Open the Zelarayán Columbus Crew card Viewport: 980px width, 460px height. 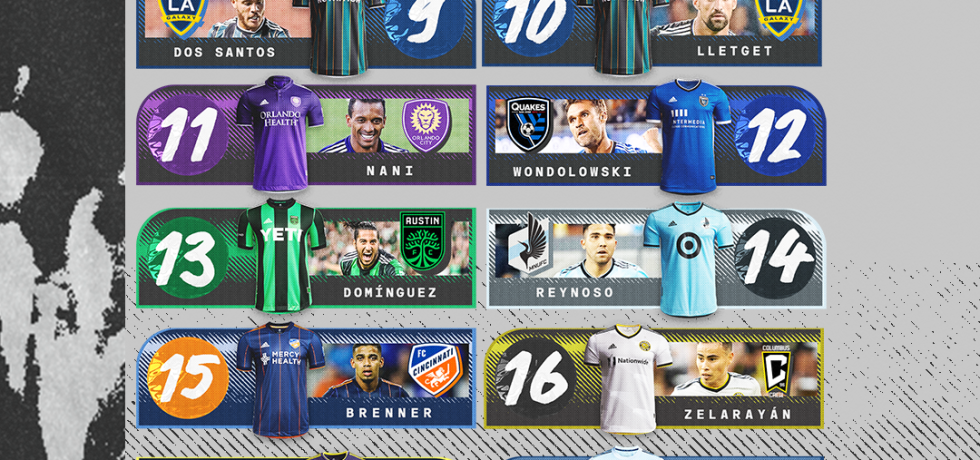coord(653,378)
